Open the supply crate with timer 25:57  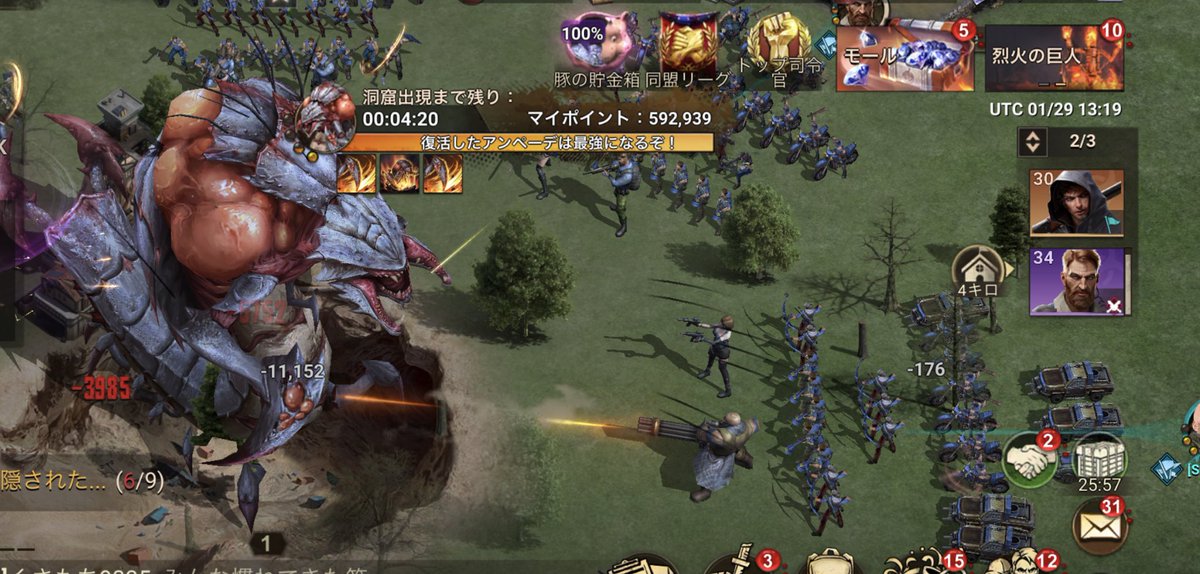tap(1099, 461)
